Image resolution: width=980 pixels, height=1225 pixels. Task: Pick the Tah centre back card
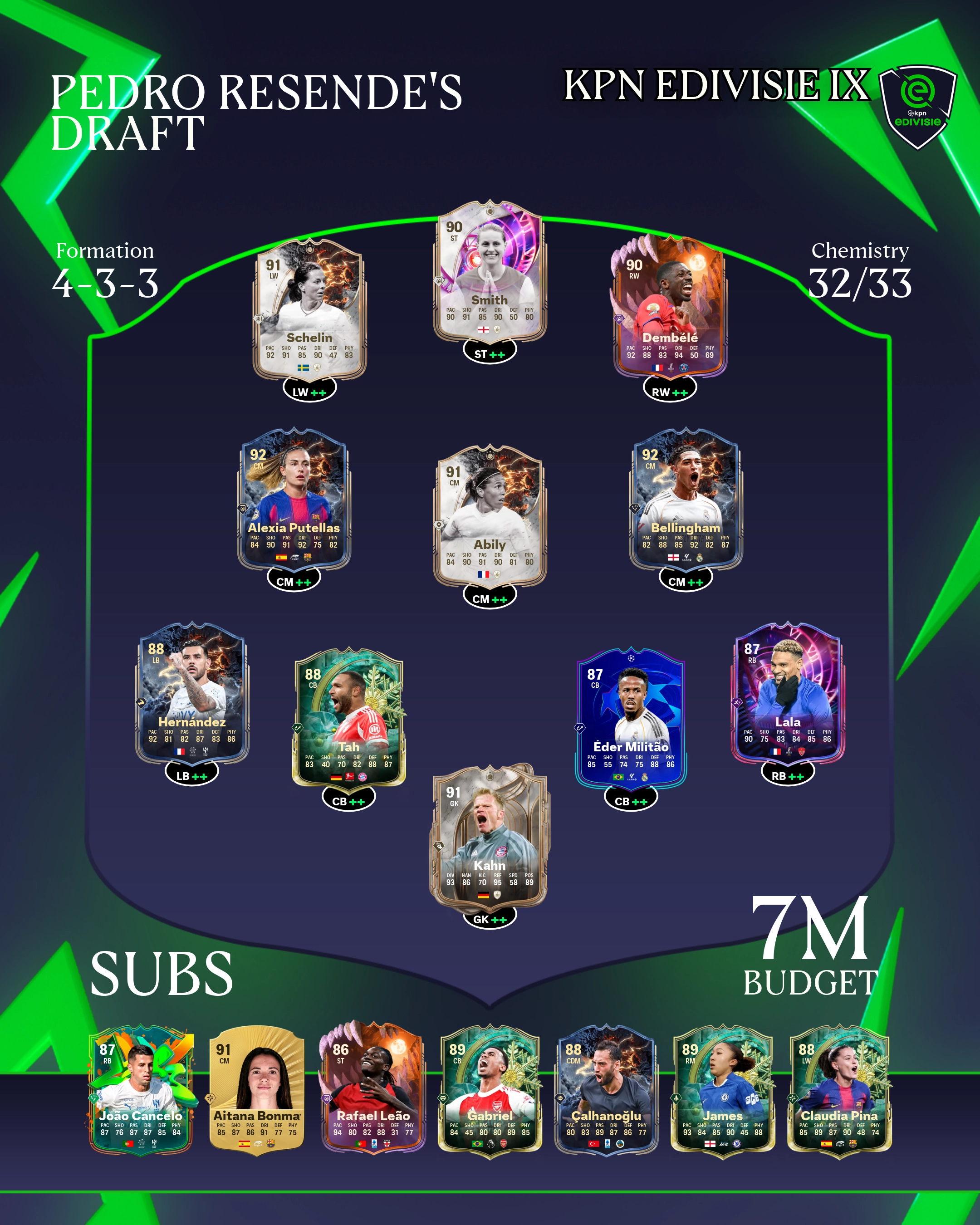click(348, 718)
